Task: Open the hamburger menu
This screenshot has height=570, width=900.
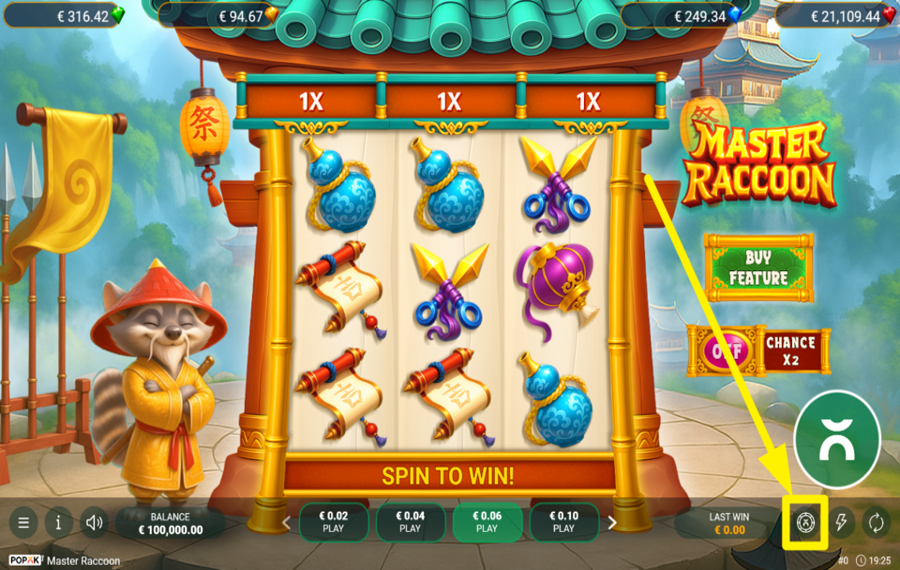Action: coord(23,522)
